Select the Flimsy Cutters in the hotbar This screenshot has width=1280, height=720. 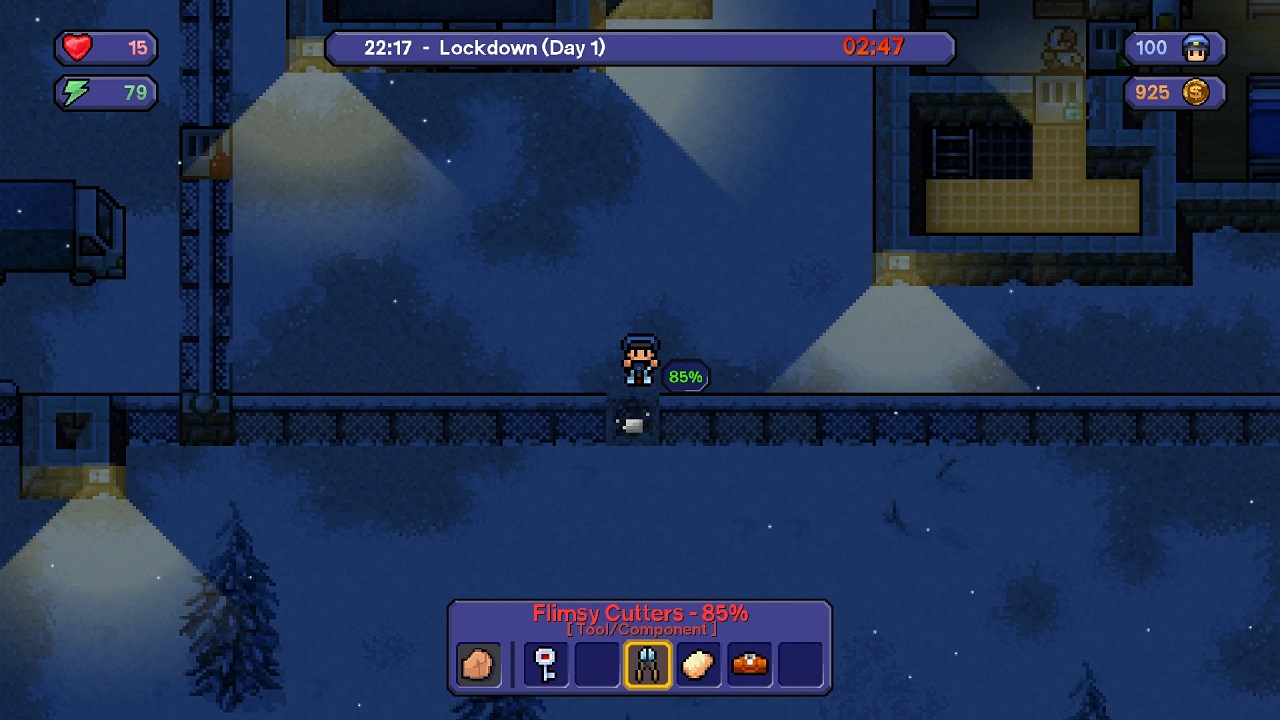[647, 664]
